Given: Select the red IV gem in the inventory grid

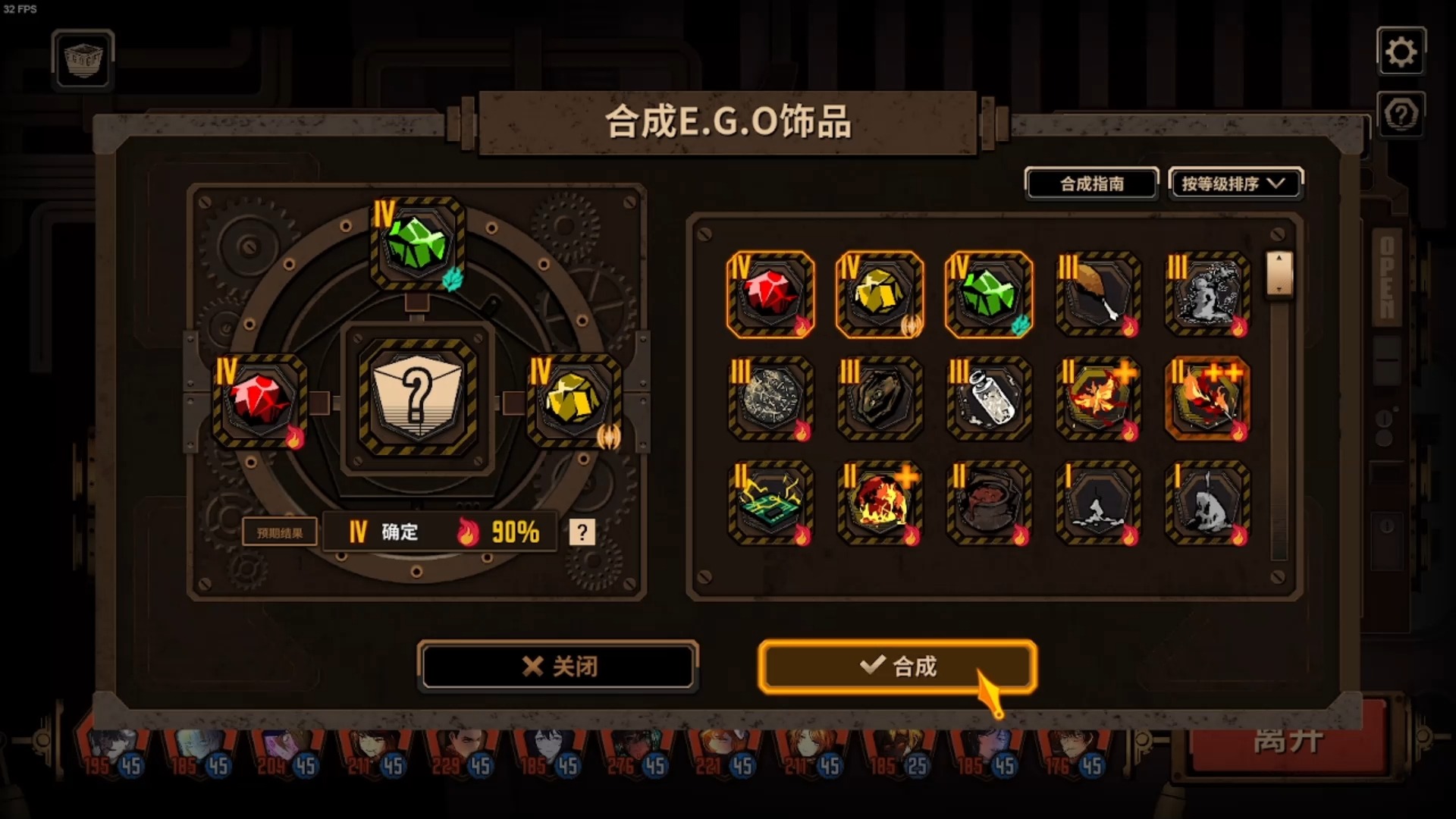Looking at the screenshot, I should click(x=770, y=293).
